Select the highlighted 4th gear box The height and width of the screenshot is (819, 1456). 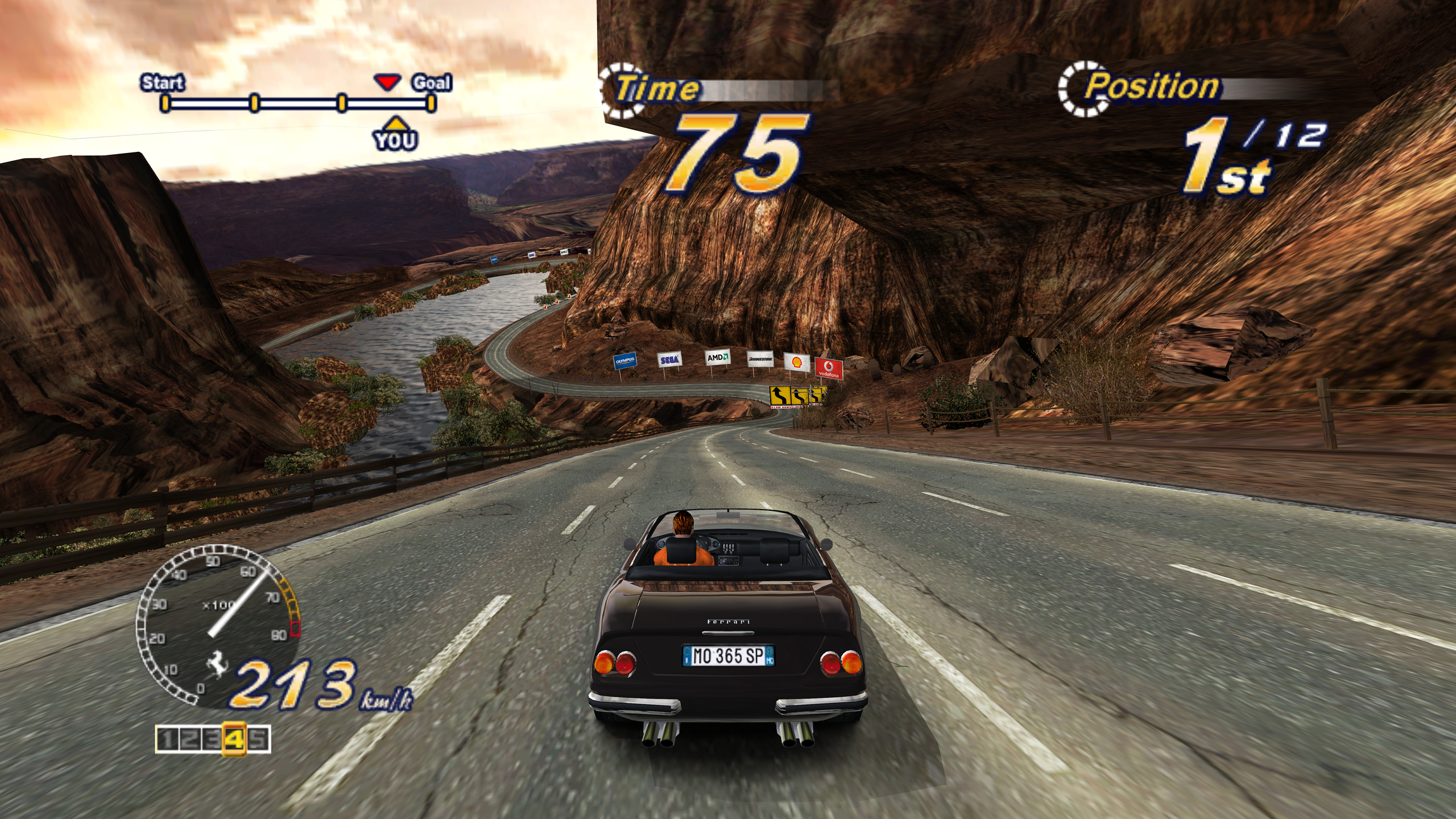(234, 739)
